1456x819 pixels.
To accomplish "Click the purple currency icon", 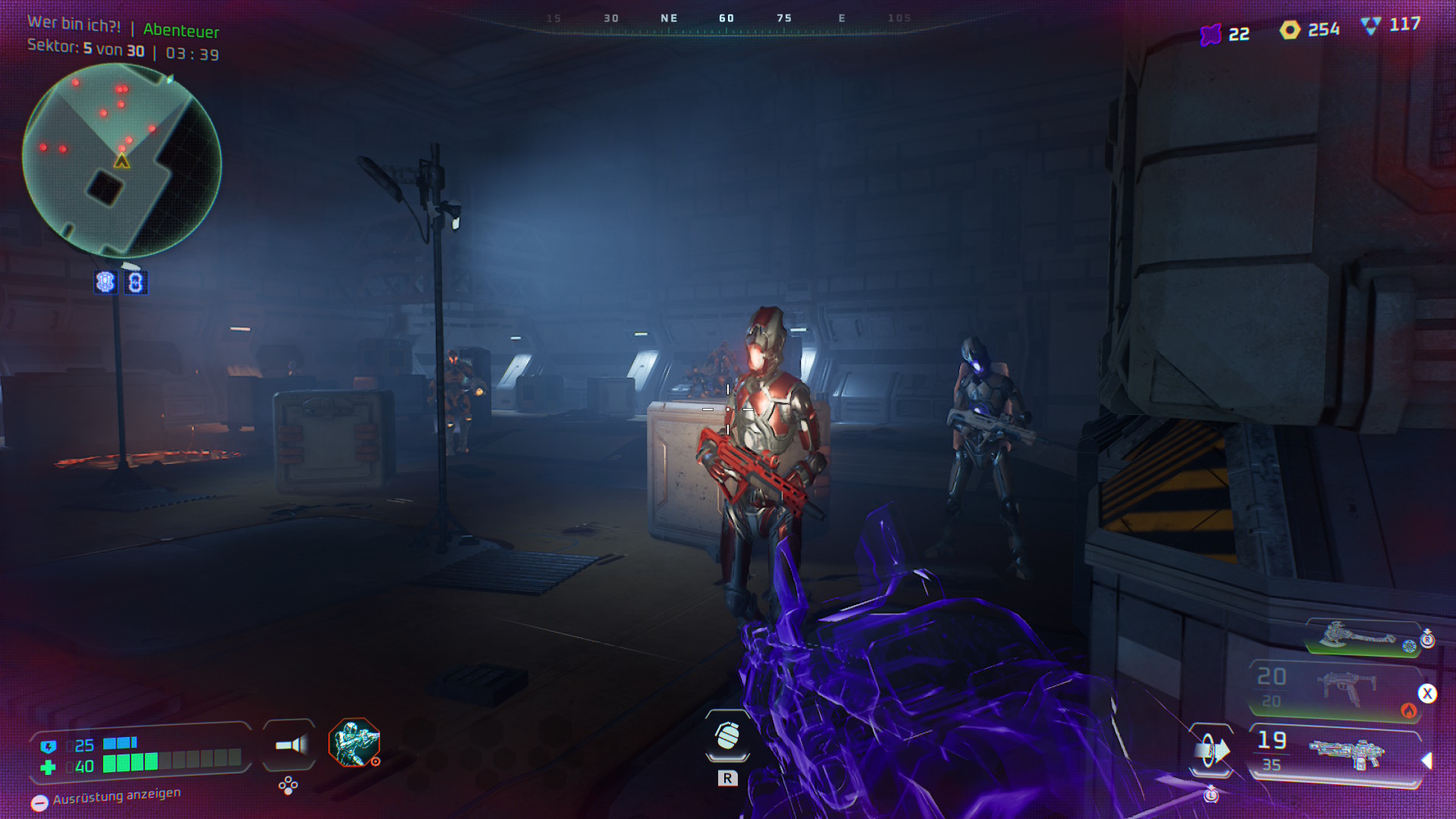I will pos(1211,34).
